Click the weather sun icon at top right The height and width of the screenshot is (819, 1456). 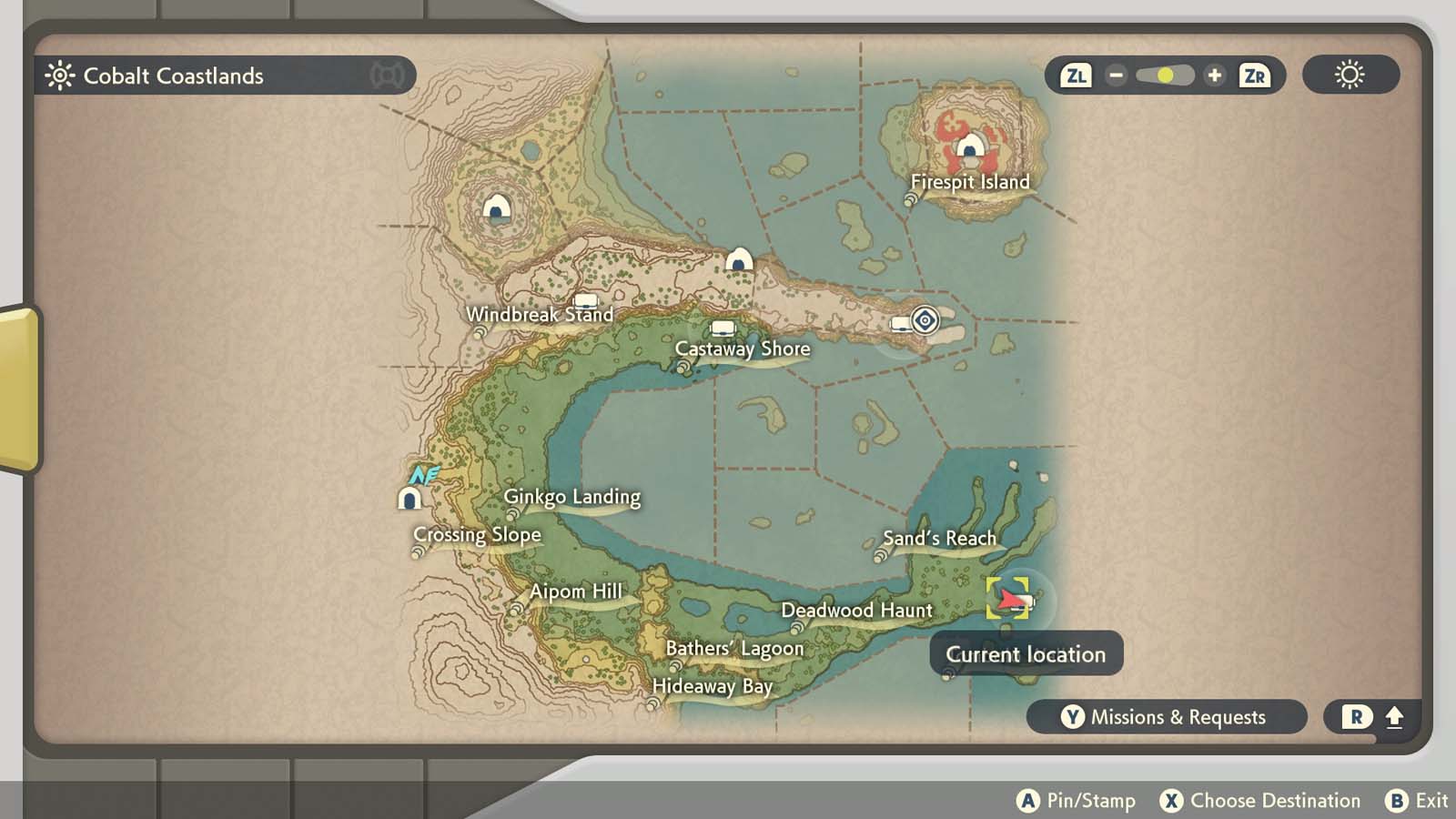pos(1350,76)
